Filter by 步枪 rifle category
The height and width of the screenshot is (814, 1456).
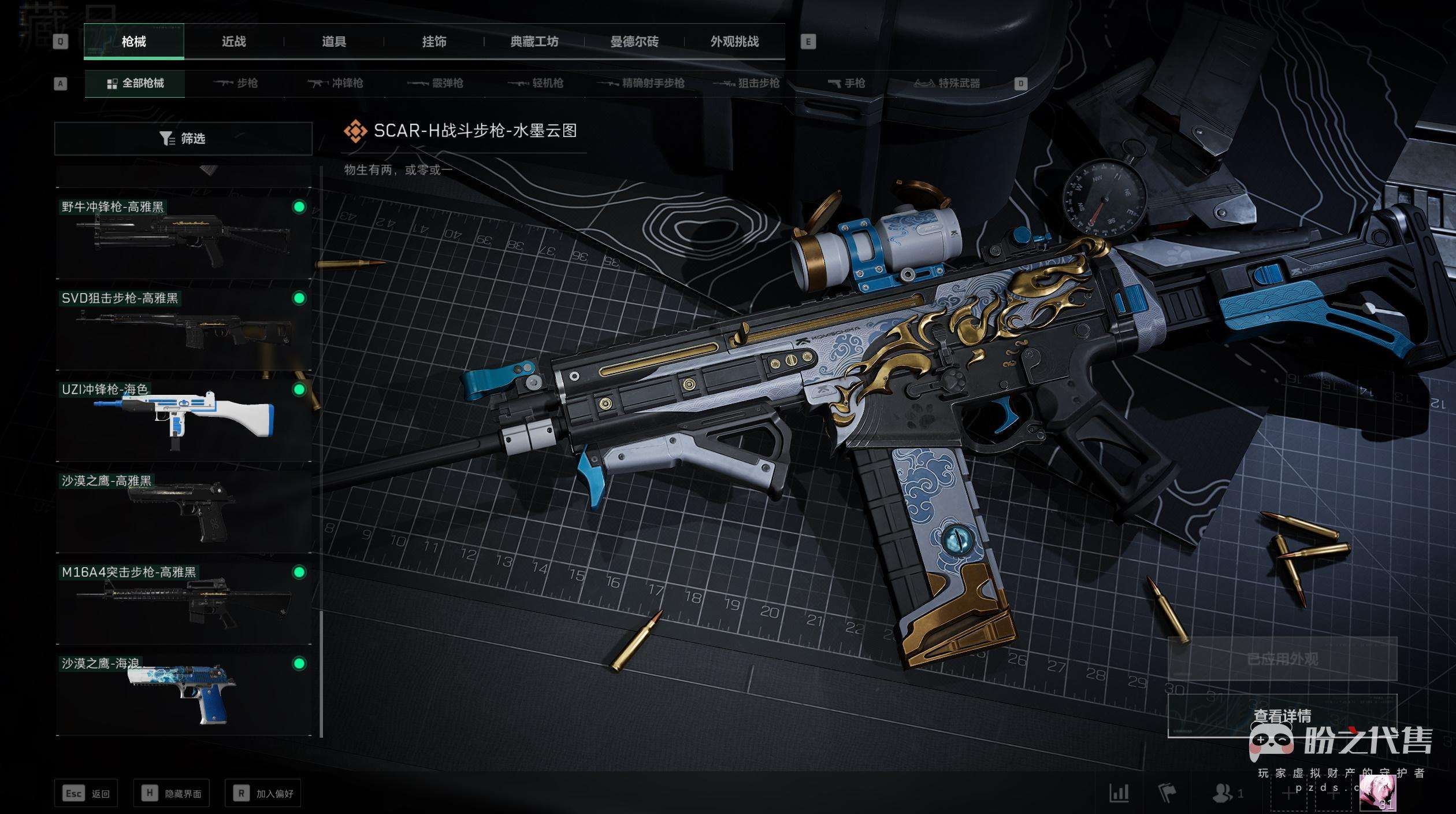coord(236,83)
